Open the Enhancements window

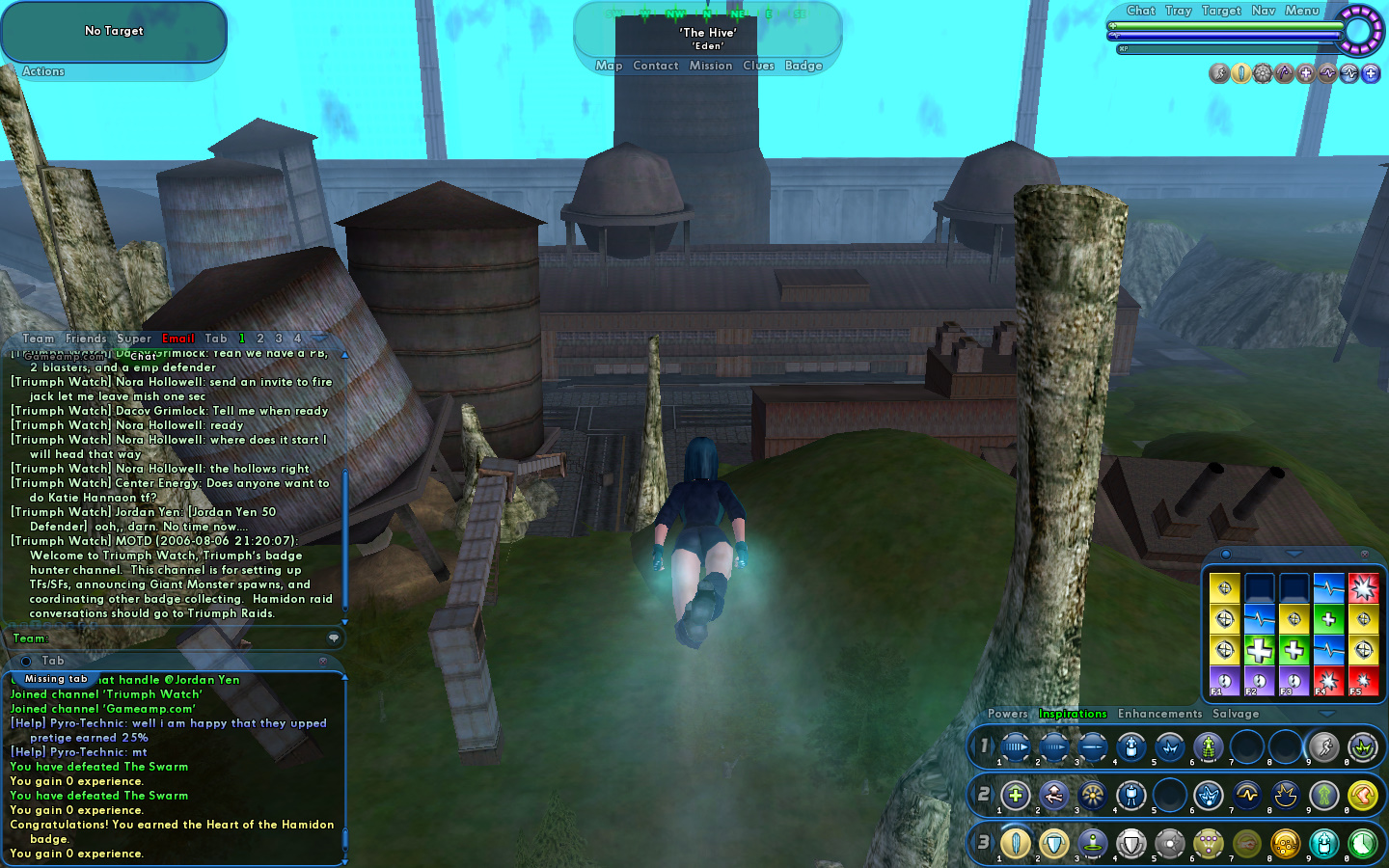(x=1159, y=714)
